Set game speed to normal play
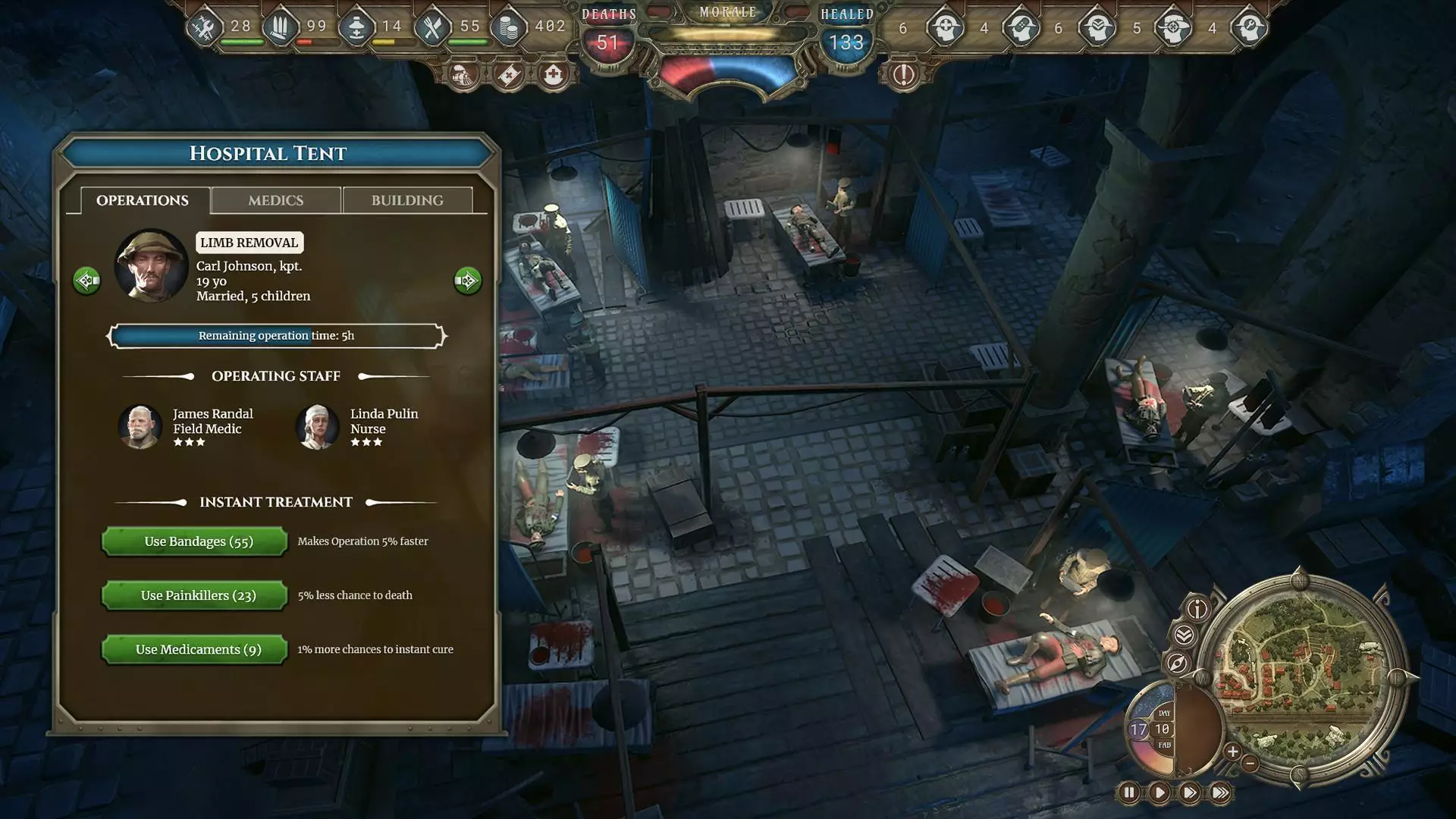Image resolution: width=1456 pixels, height=819 pixels. 1159,792
